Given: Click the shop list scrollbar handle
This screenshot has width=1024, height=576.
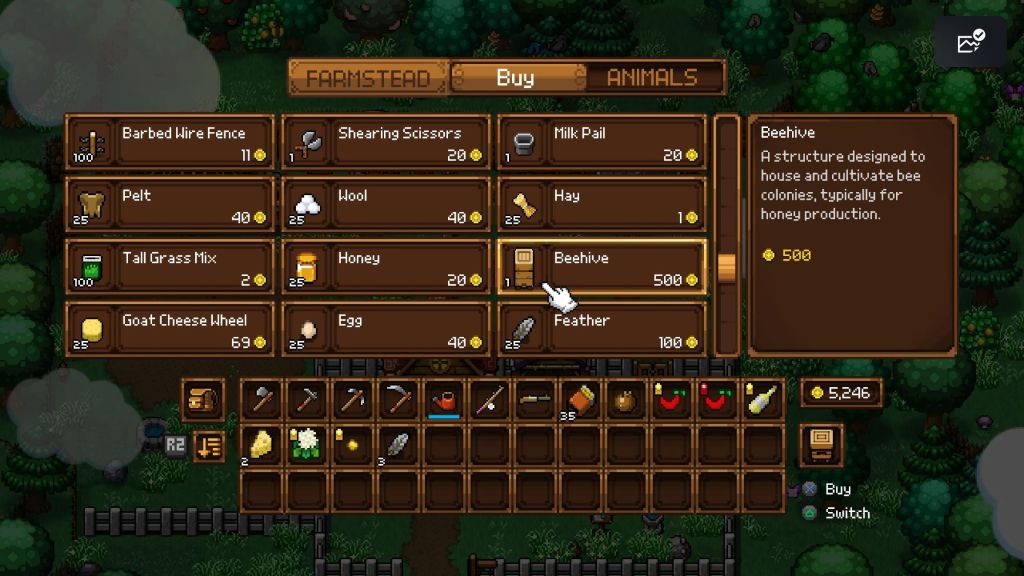Looking at the screenshot, I should 727,267.
